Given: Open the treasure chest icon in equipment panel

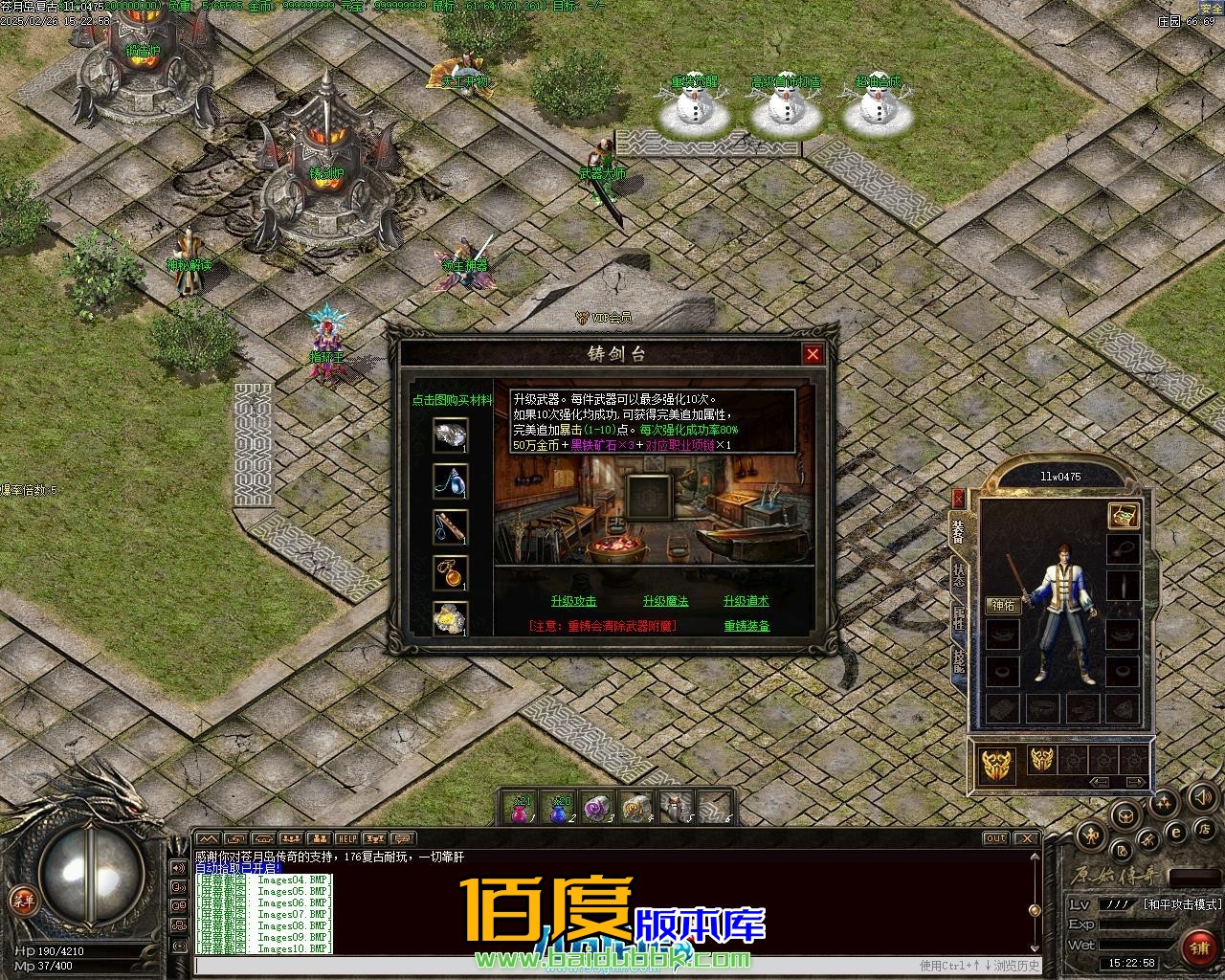Looking at the screenshot, I should (1123, 515).
